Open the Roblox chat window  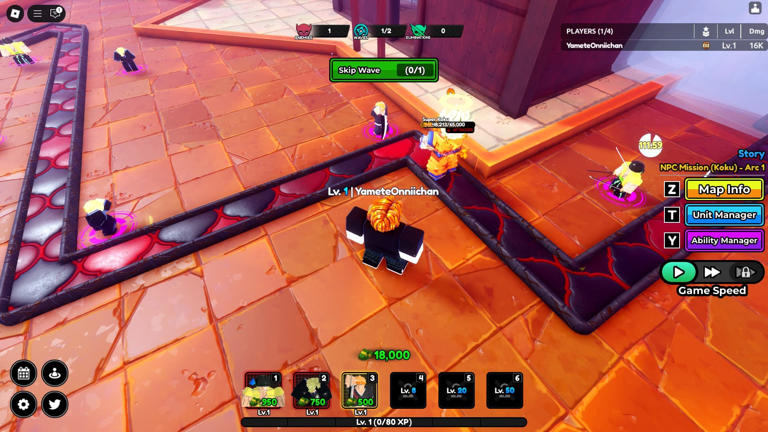pos(56,13)
